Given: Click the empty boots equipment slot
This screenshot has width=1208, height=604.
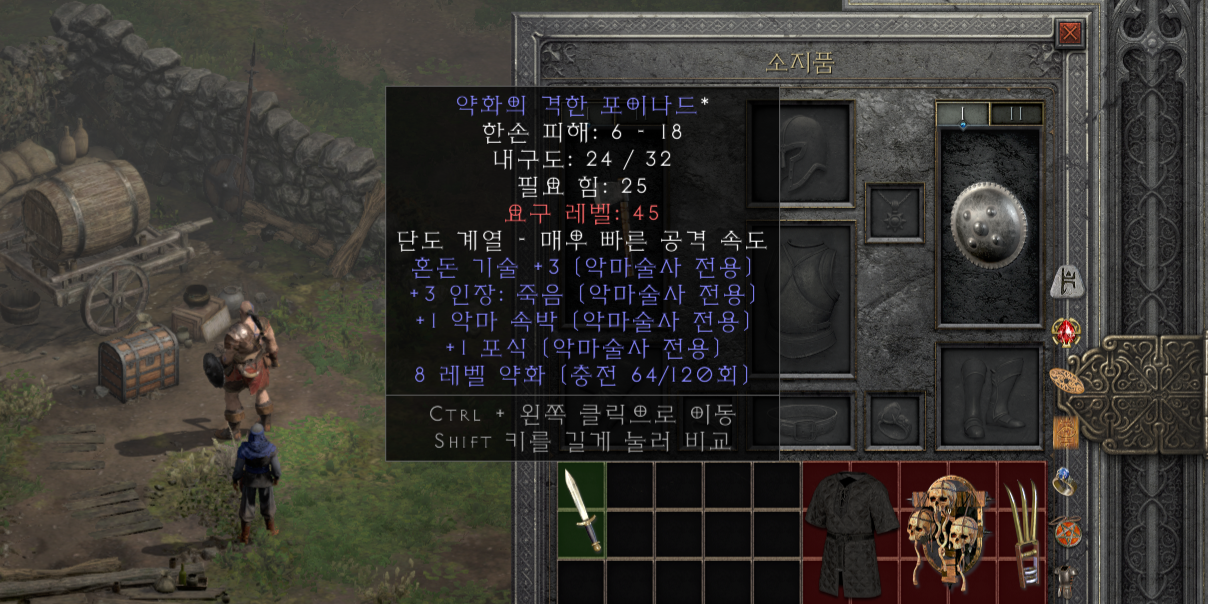Looking at the screenshot, I should (x=989, y=395).
